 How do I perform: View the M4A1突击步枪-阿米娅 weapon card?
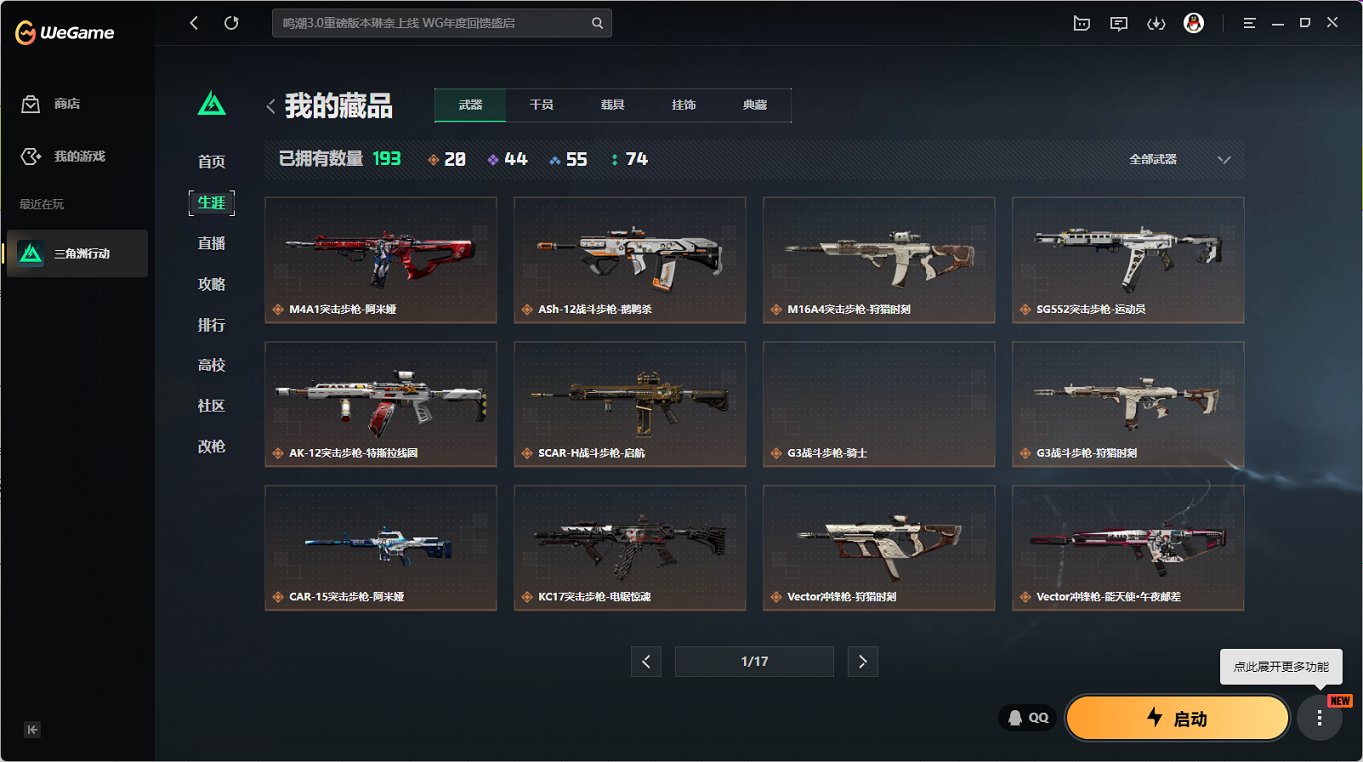(x=380, y=260)
